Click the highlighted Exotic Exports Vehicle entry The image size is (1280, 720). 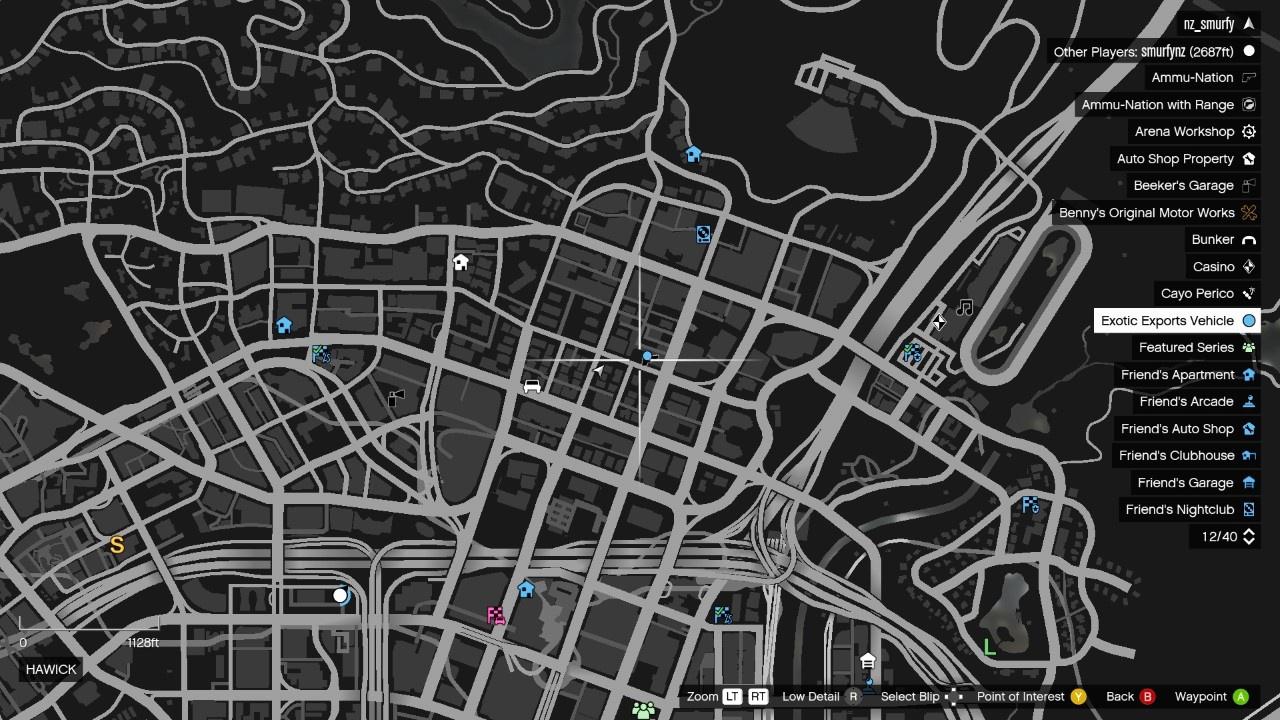click(x=1167, y=321)
